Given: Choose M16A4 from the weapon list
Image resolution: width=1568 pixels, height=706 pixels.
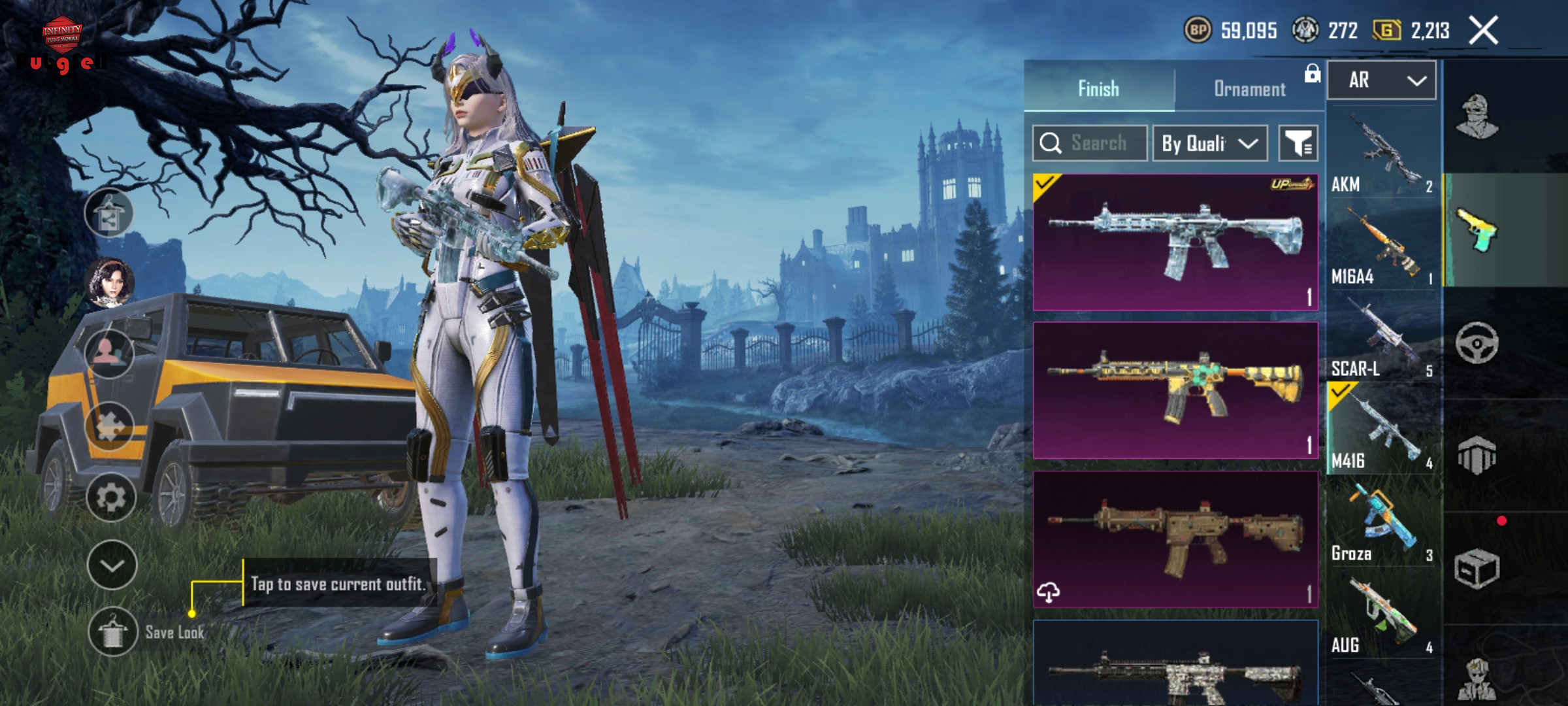Looking at the screenshot, I should click(x=1382, y=247).
